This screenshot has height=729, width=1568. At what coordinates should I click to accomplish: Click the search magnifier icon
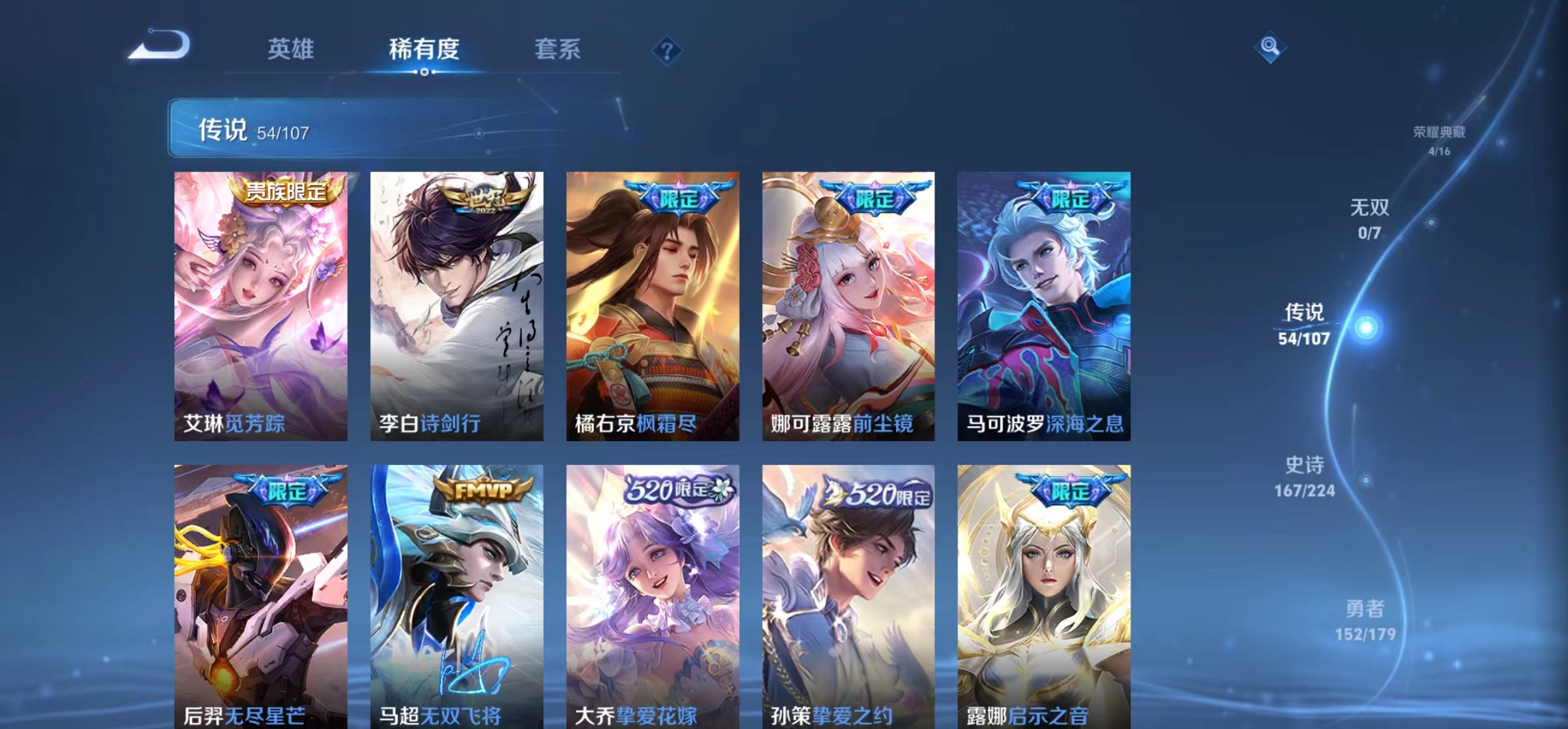(x=1271, y=47)
